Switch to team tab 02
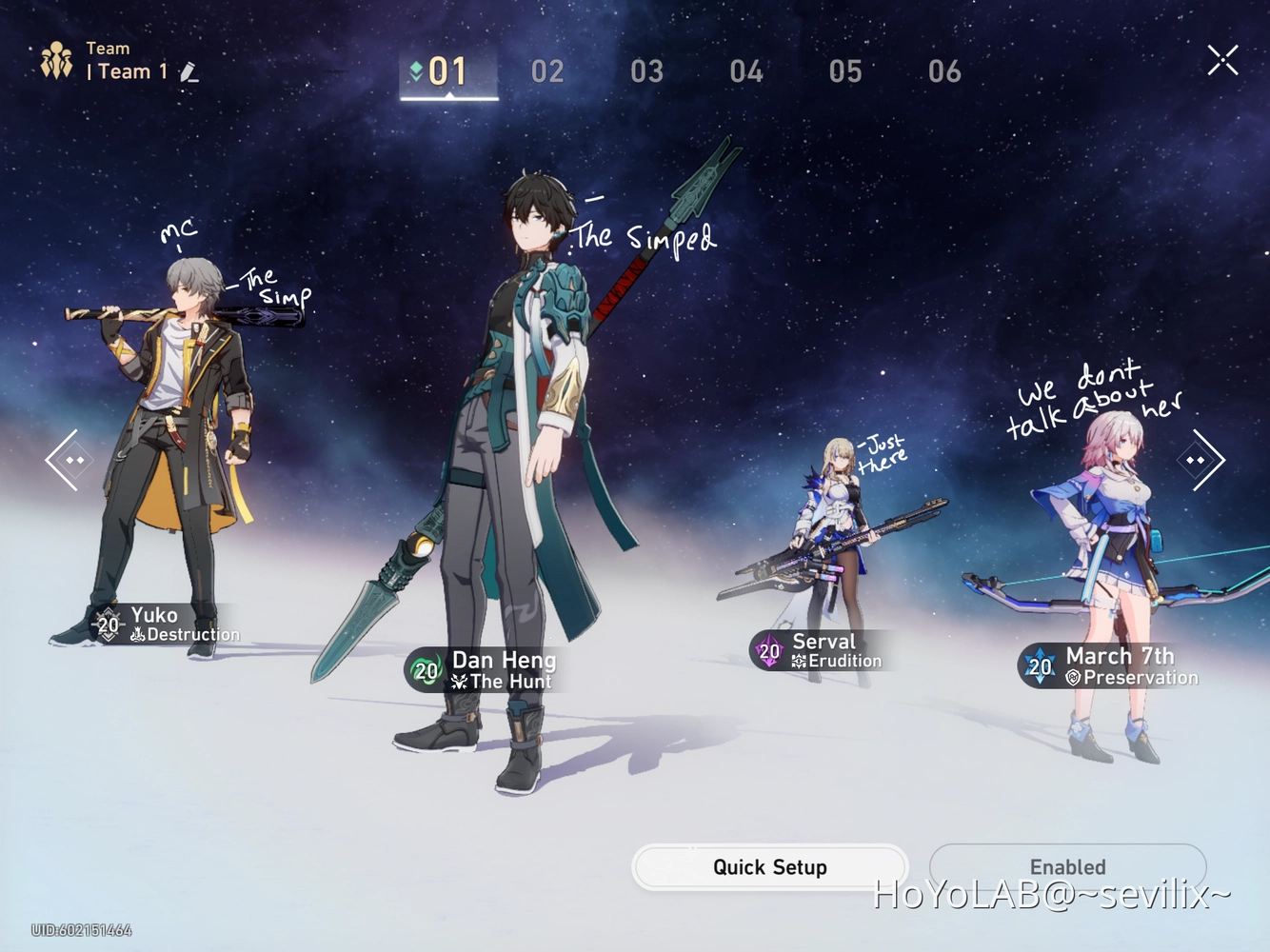The height and width of the screenshot is (952, 1270). click(x=547, y=71)
